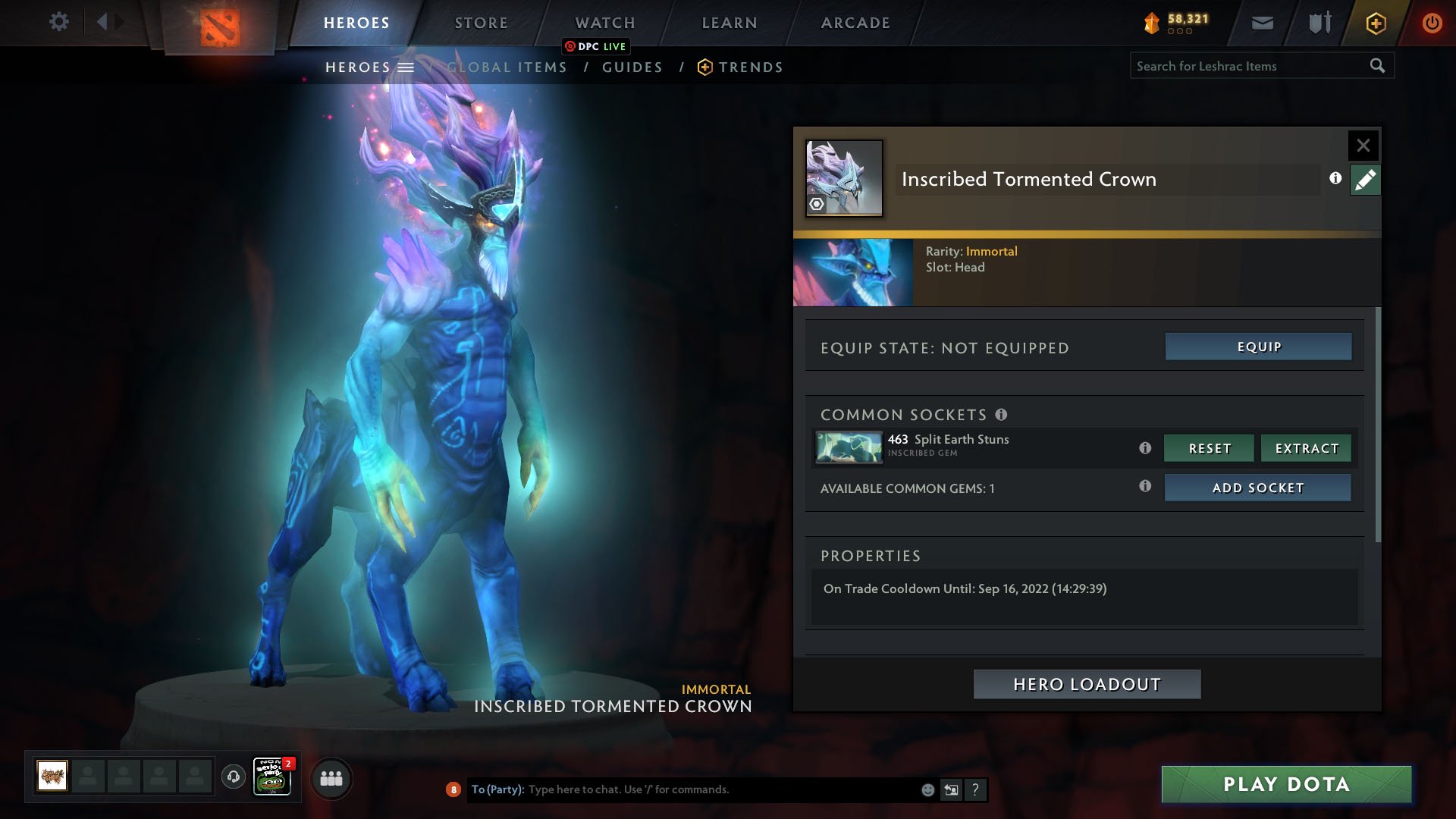Viewport: 1456px width, 819px height.
Task: Add a socket to the item
Action: tap(1257, 488)
